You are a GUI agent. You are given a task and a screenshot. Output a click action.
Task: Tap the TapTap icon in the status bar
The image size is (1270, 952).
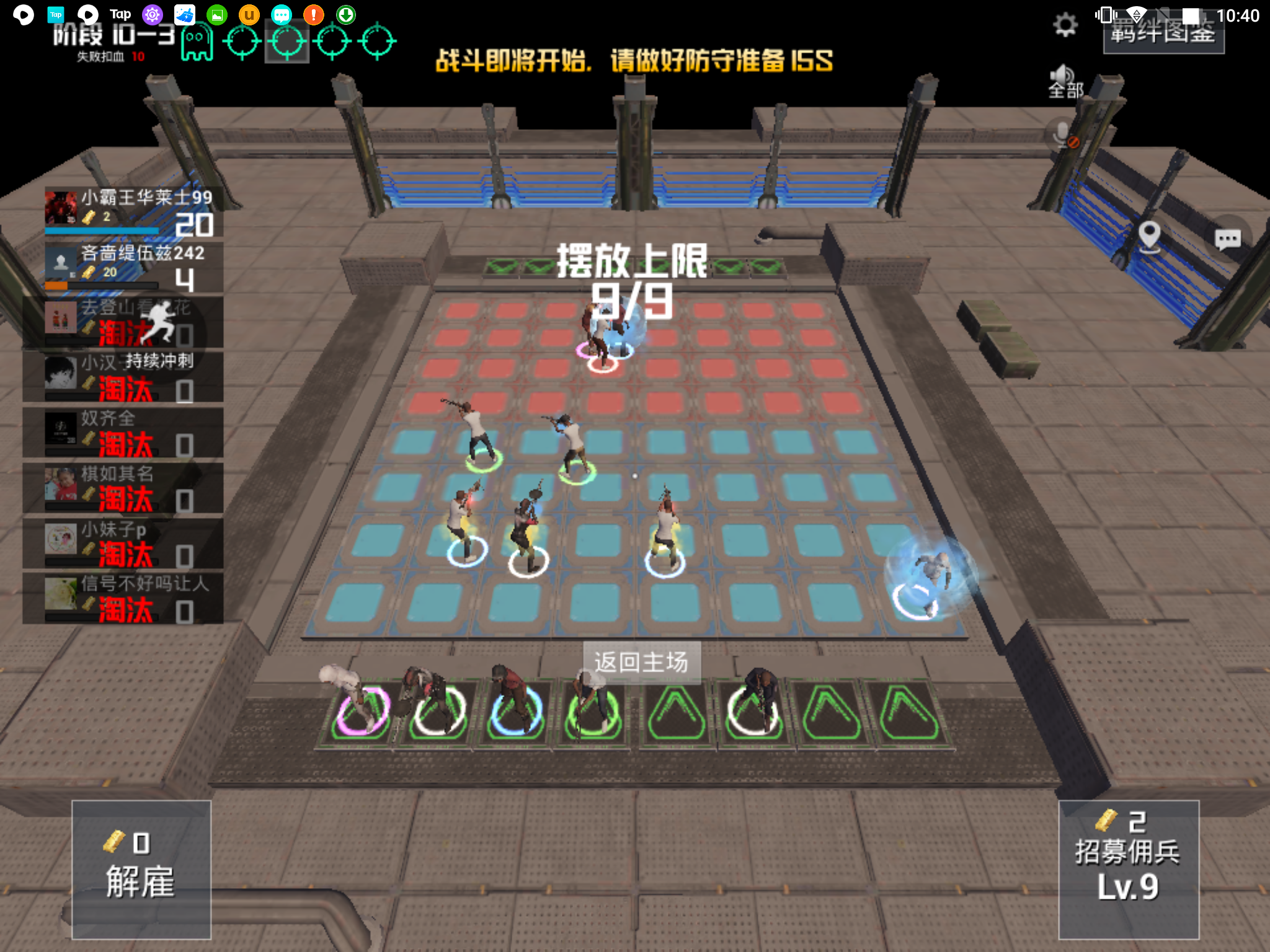57,13
